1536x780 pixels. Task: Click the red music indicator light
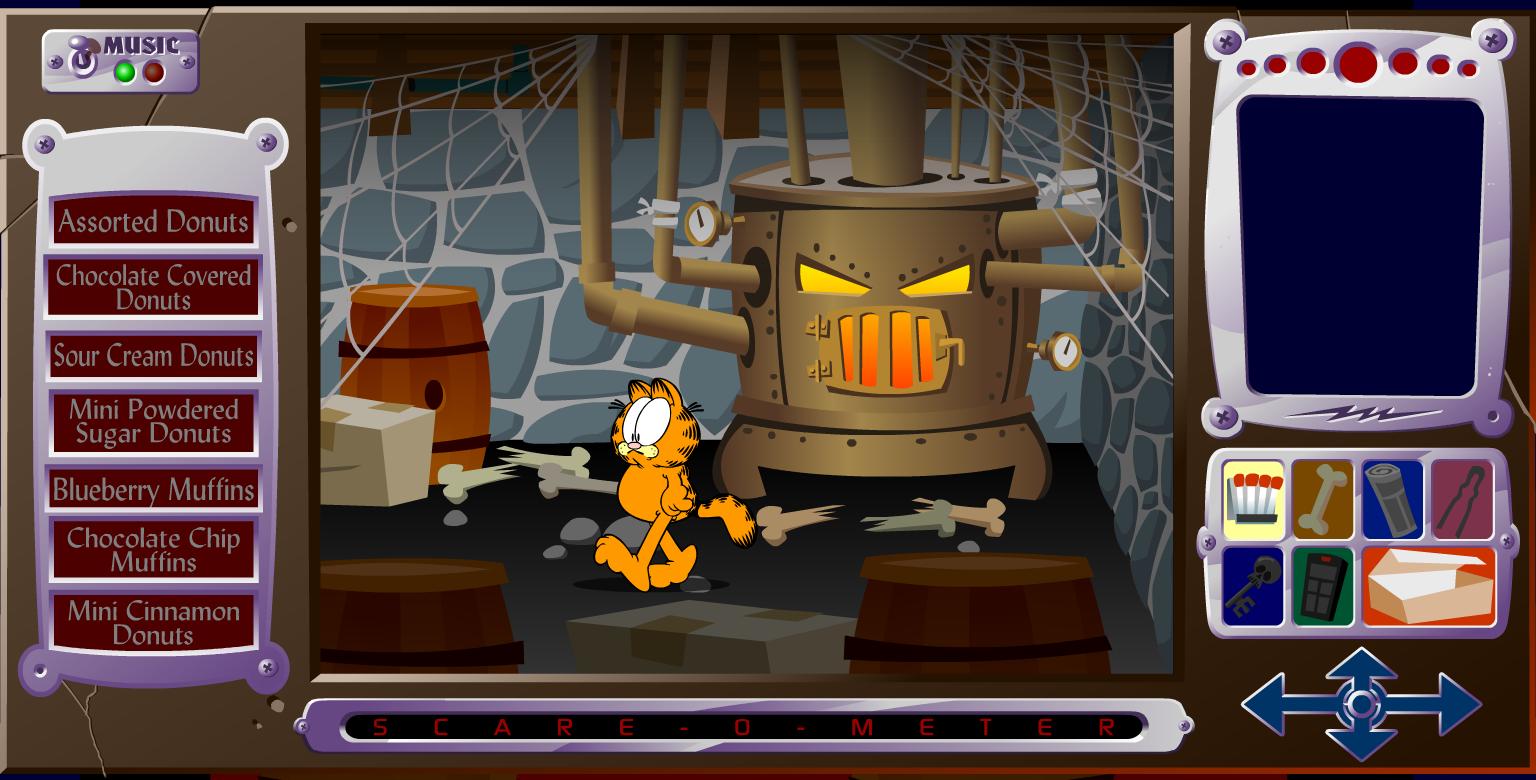153,70
